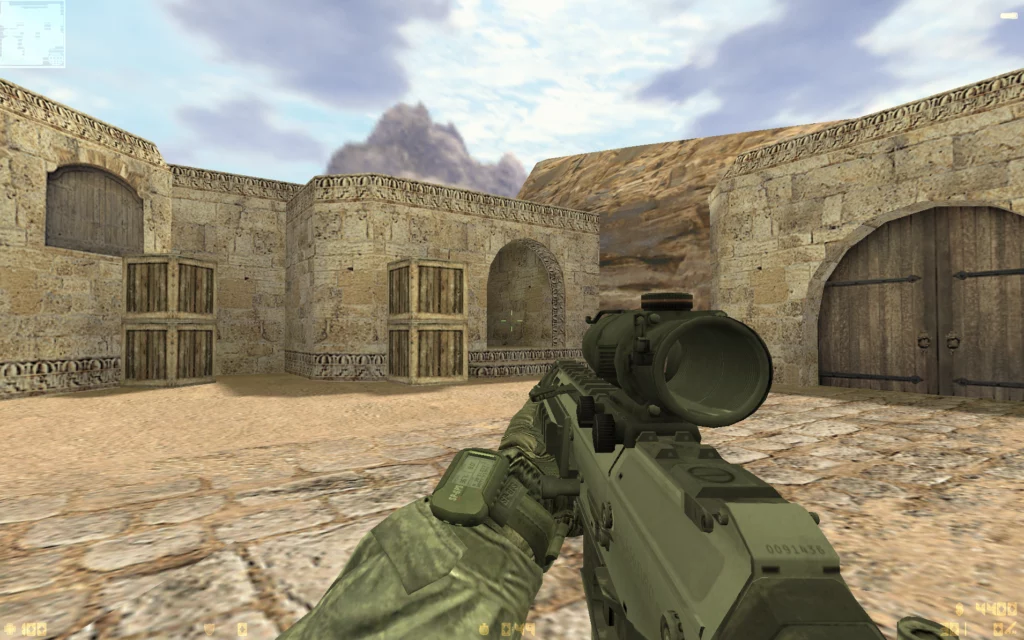Click the radar minimap overlay

point(32,33)
